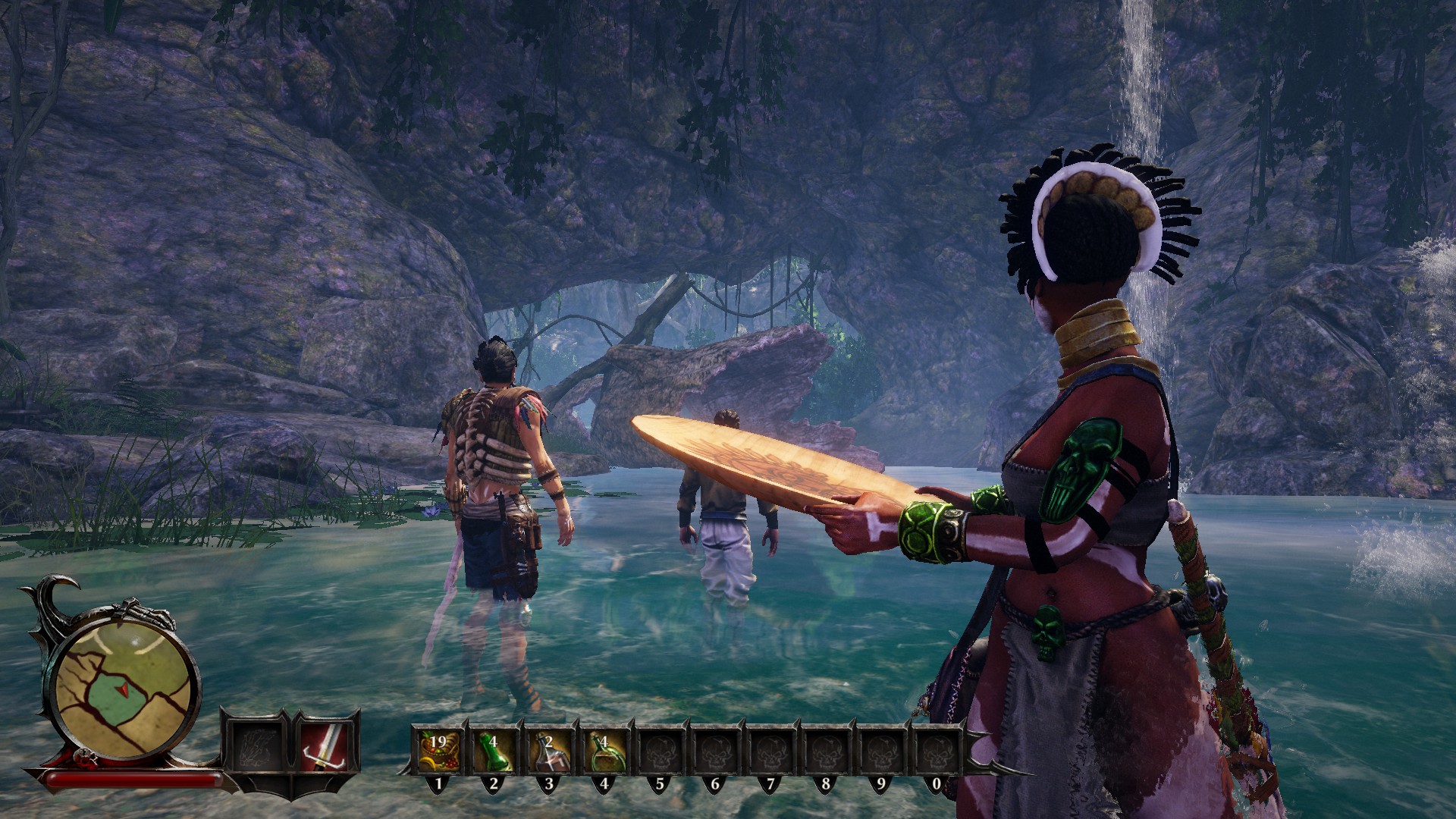Select the equipped sword weapon slot
This screenshot has width=1456, height=819.
[x=325, y=745]
